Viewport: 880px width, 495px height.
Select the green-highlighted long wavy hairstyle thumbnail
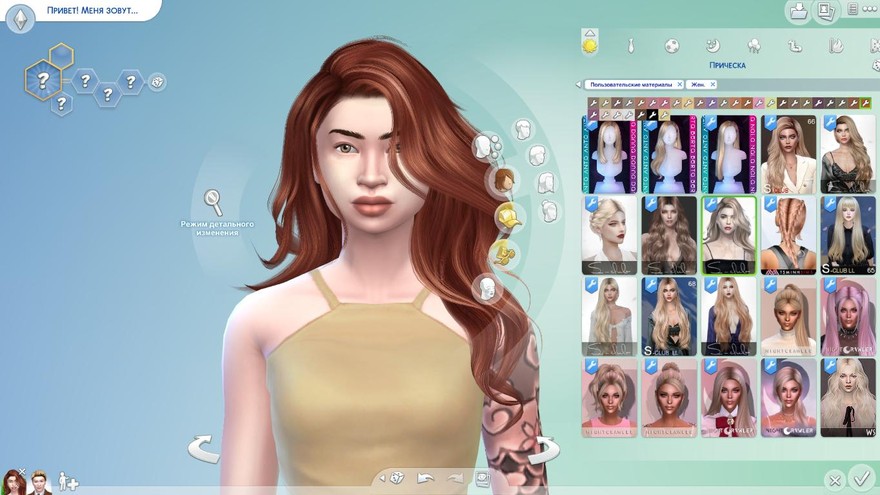coord(728,235)
